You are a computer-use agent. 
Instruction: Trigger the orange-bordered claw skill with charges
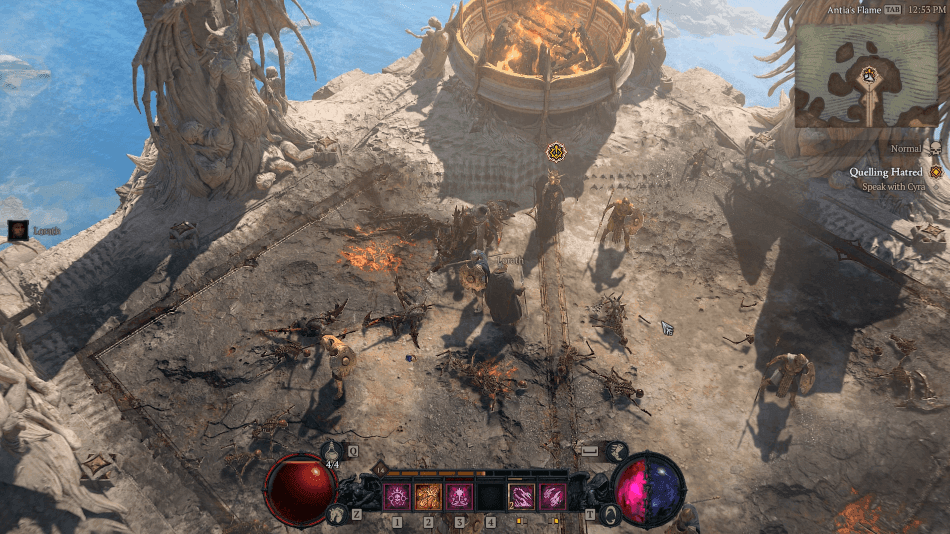(522, 496)
